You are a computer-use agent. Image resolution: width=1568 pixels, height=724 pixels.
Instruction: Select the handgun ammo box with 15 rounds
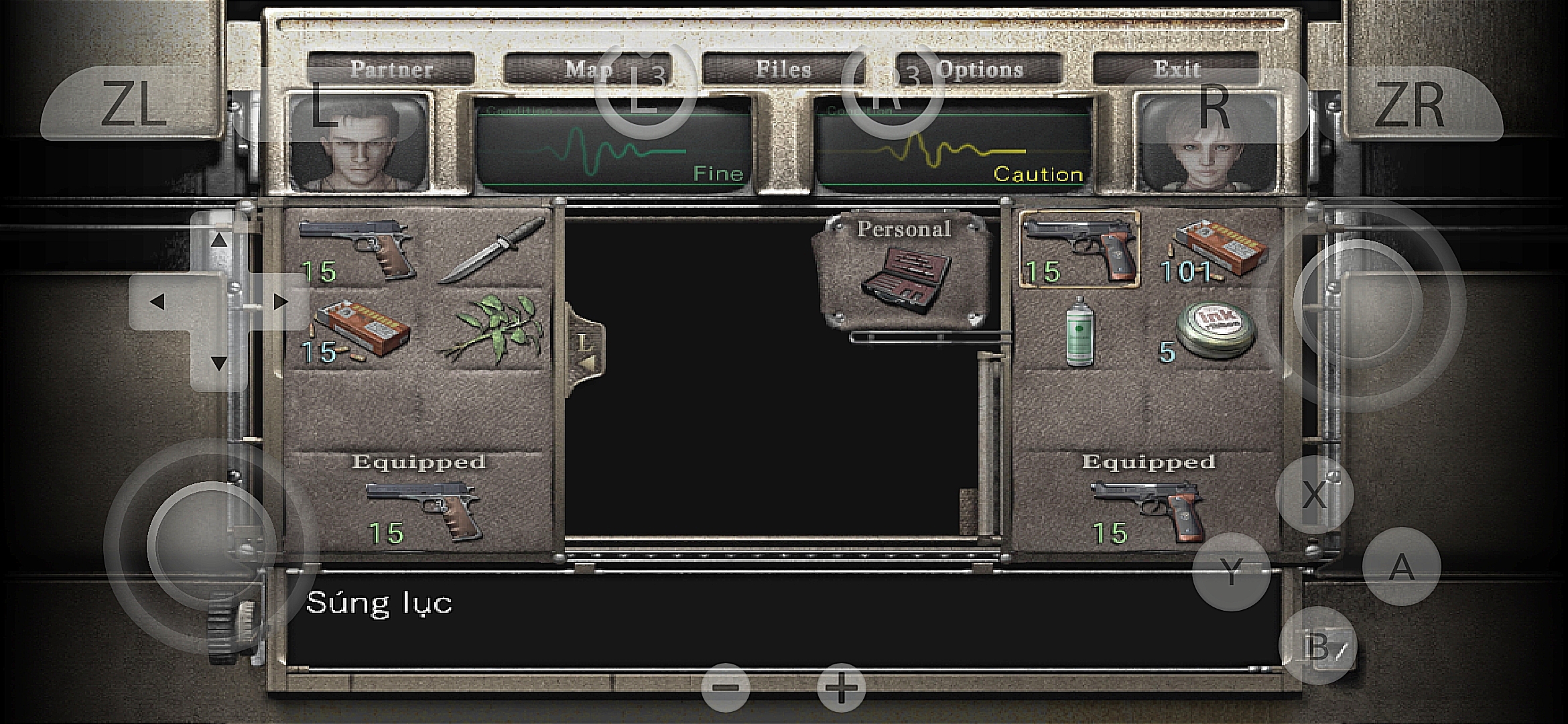pos(355,330)
